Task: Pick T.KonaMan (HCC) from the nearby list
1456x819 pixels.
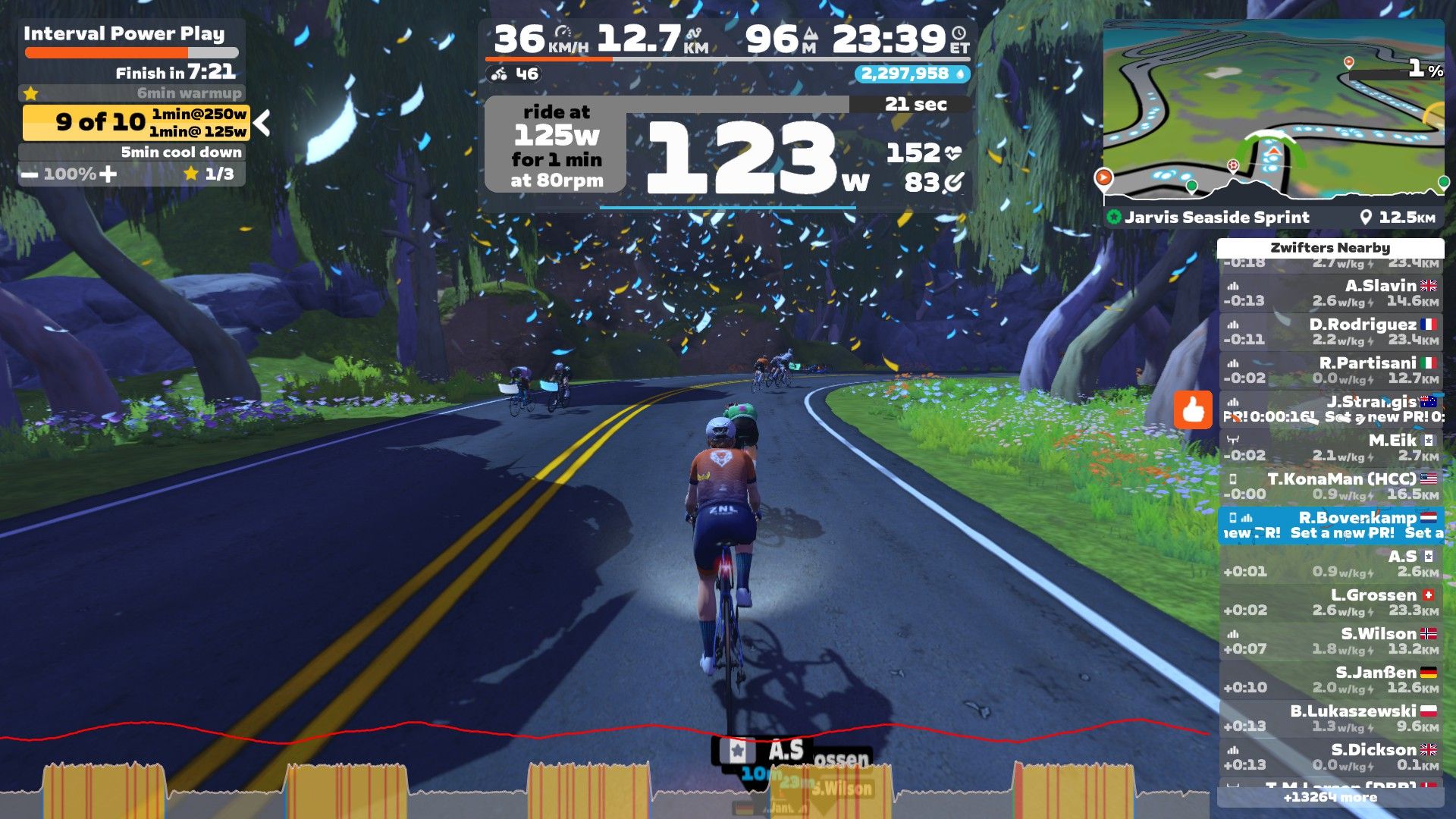Action: 1330,486
